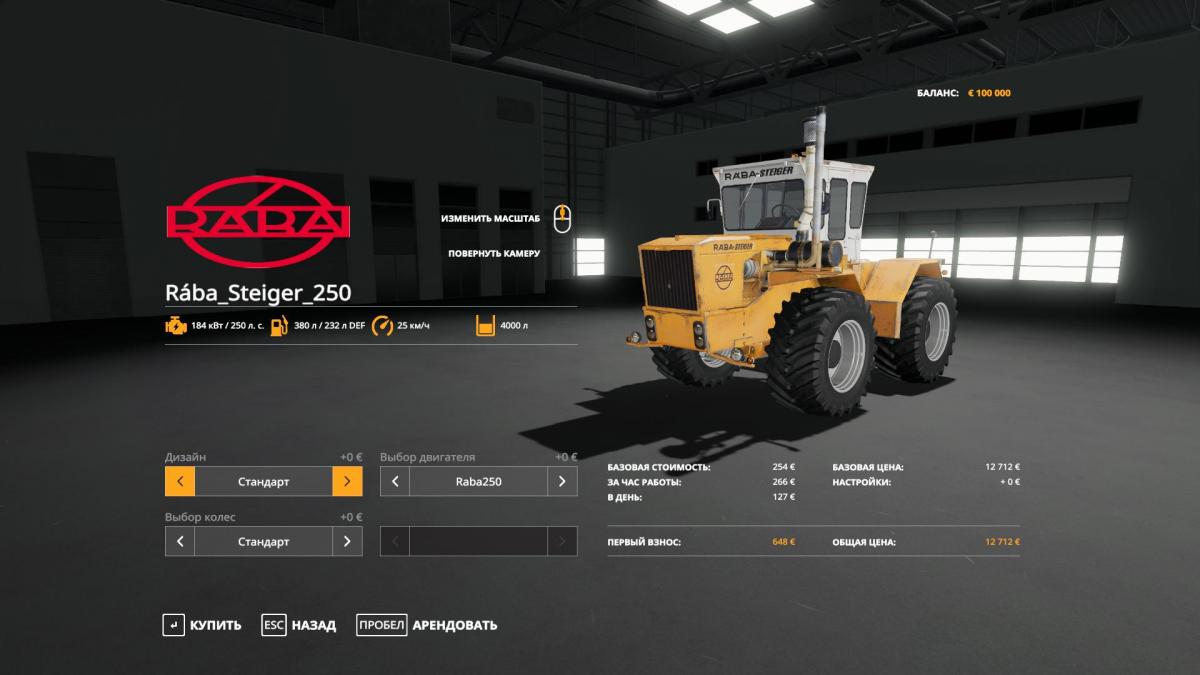Choose previous wheel option with left arrow

click(180, 541)
